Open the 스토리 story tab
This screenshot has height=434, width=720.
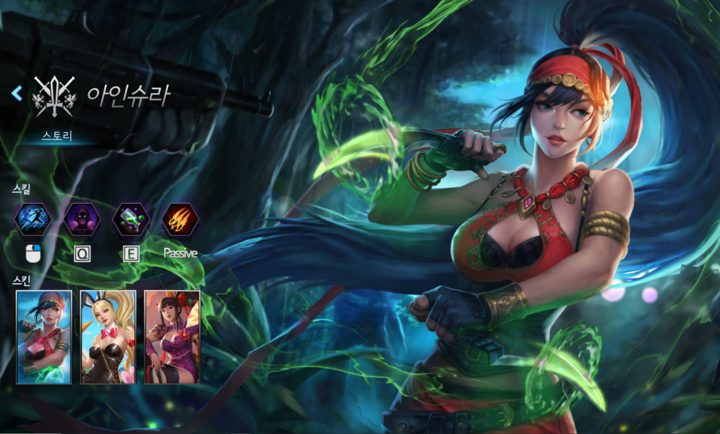(x=58, y=133)
